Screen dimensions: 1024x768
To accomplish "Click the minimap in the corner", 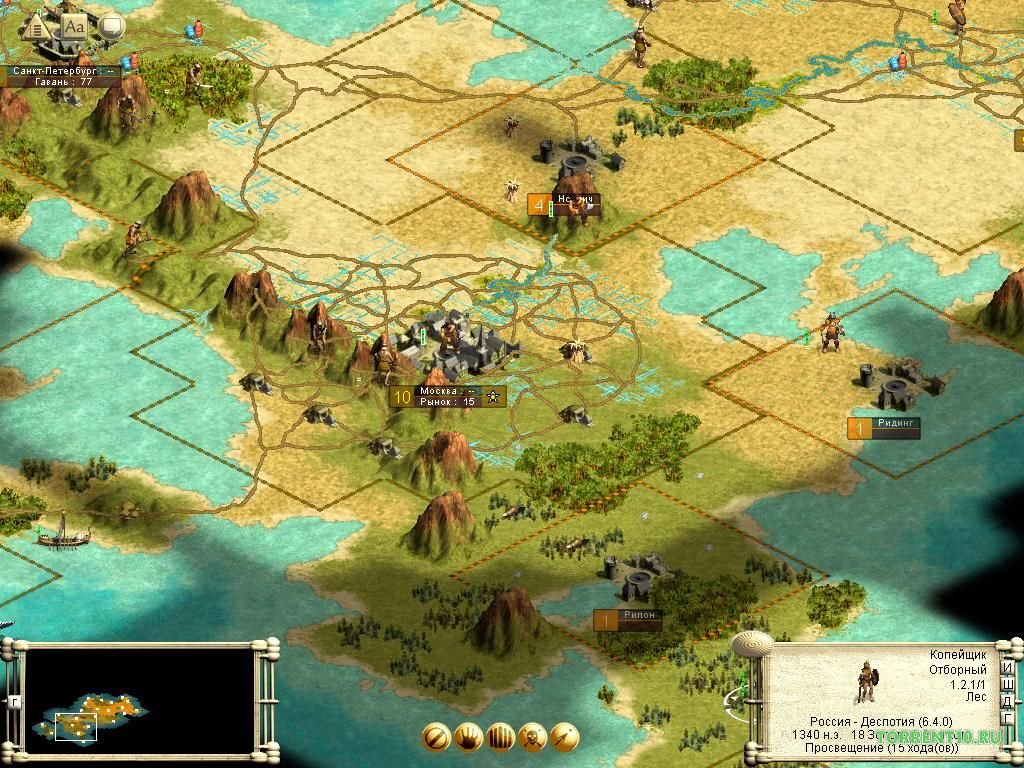I will [x=139, y=699].
